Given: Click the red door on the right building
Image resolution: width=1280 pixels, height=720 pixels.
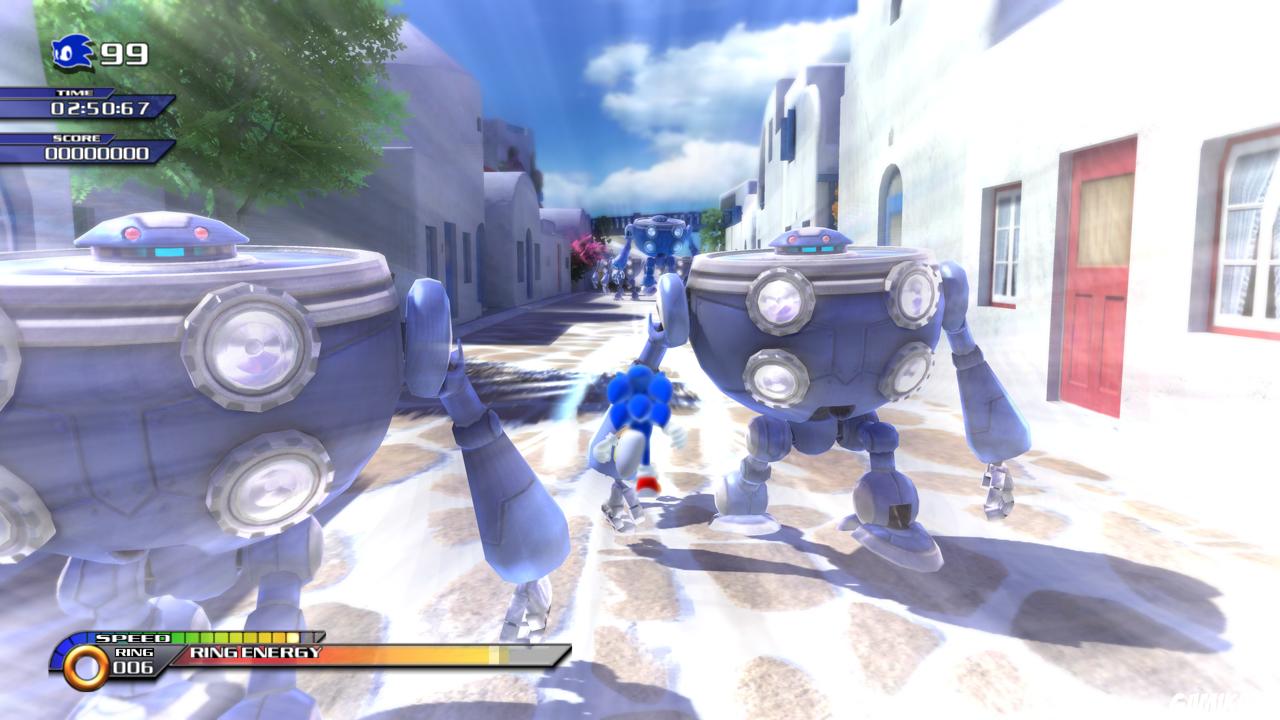Looking at the screenshot, I should [x=1102, y=290].
